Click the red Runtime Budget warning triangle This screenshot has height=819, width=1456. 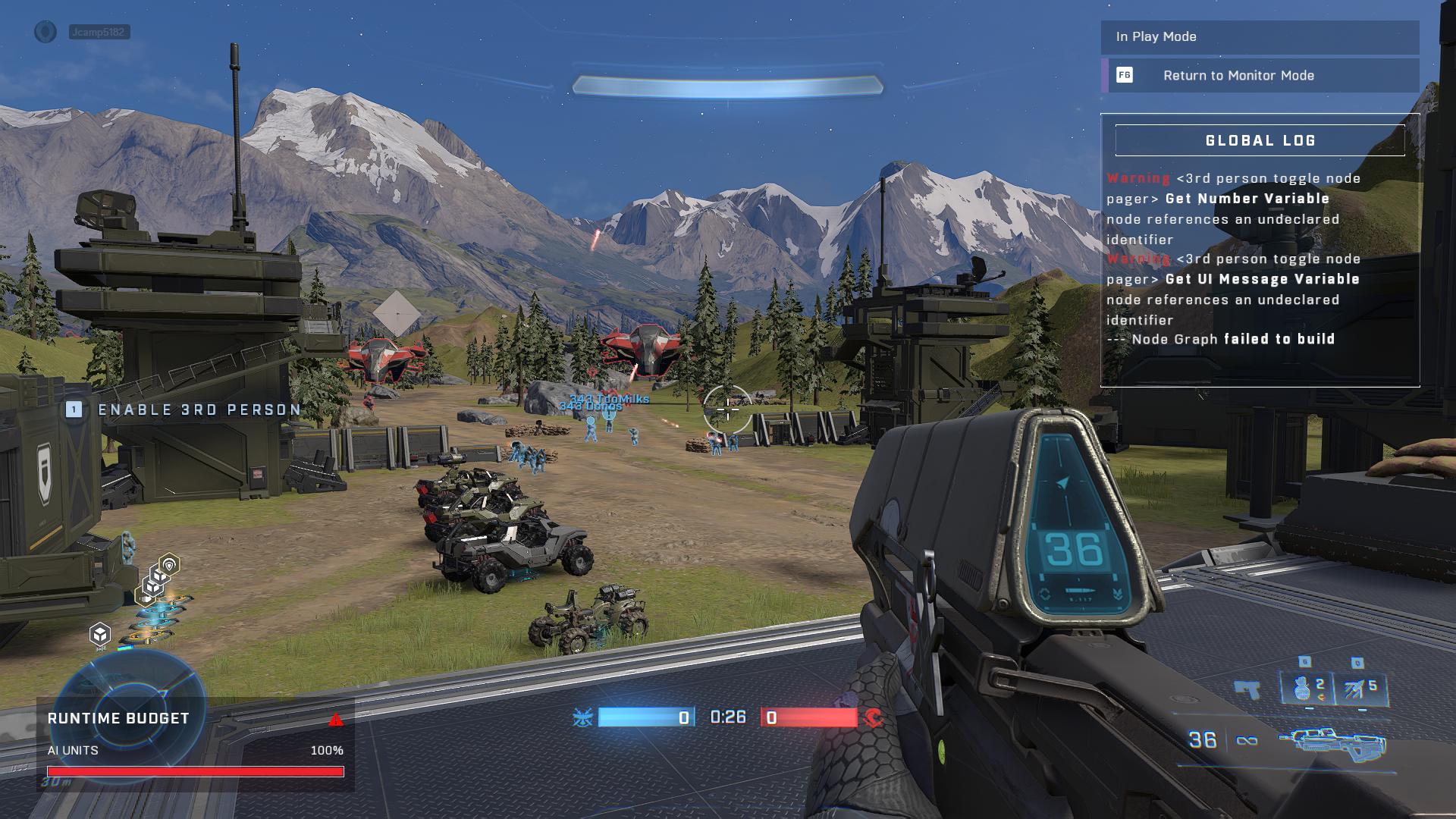pyautogui.click(x=336, y=720)
